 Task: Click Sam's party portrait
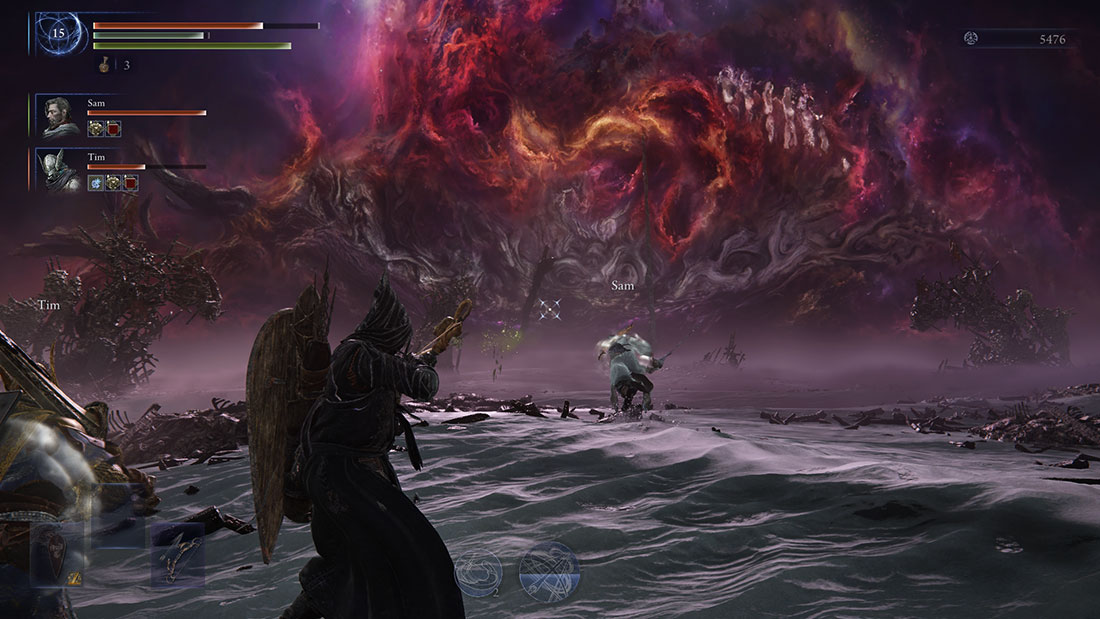55,115
